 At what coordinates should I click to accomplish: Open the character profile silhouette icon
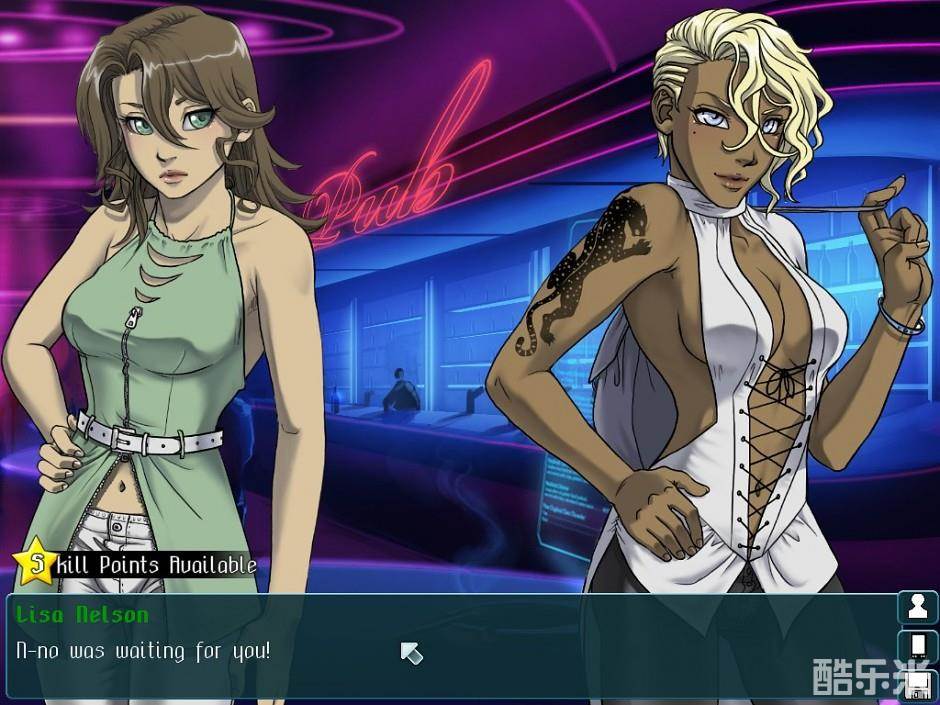[x=916, y=608]
